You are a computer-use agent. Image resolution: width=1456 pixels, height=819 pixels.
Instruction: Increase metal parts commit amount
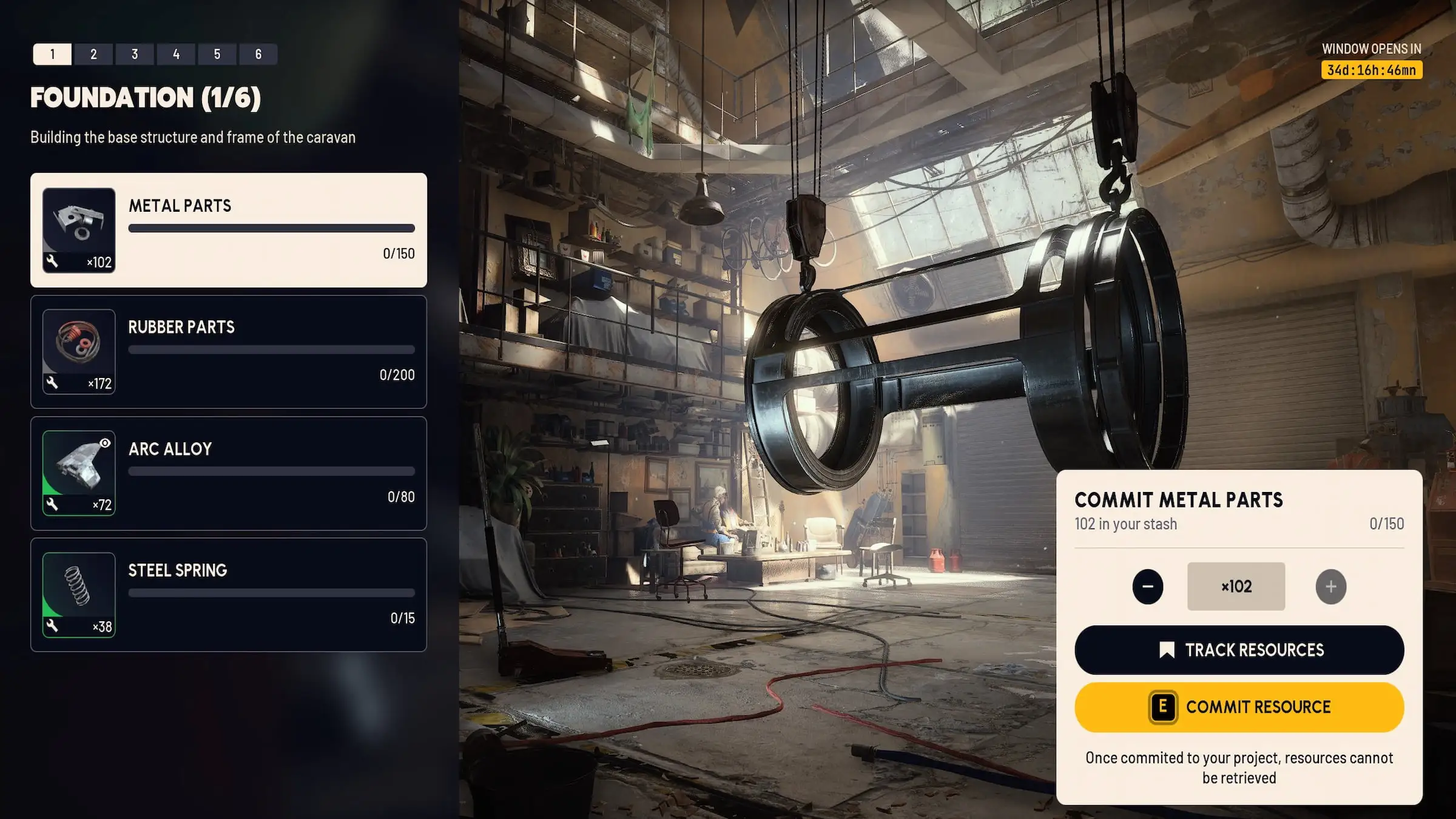(1330, 587)
